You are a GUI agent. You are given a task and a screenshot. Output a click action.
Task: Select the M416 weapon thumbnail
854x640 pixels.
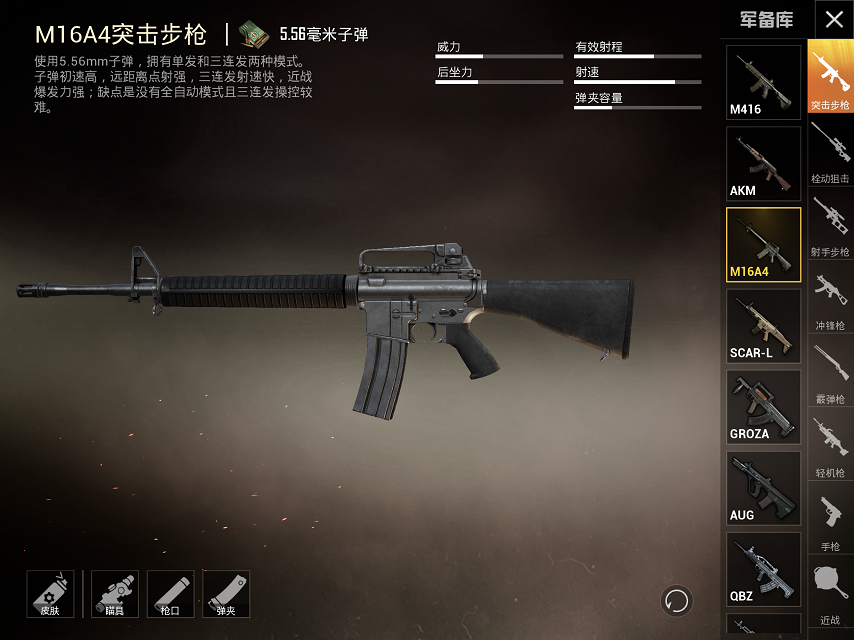[763, 82]
